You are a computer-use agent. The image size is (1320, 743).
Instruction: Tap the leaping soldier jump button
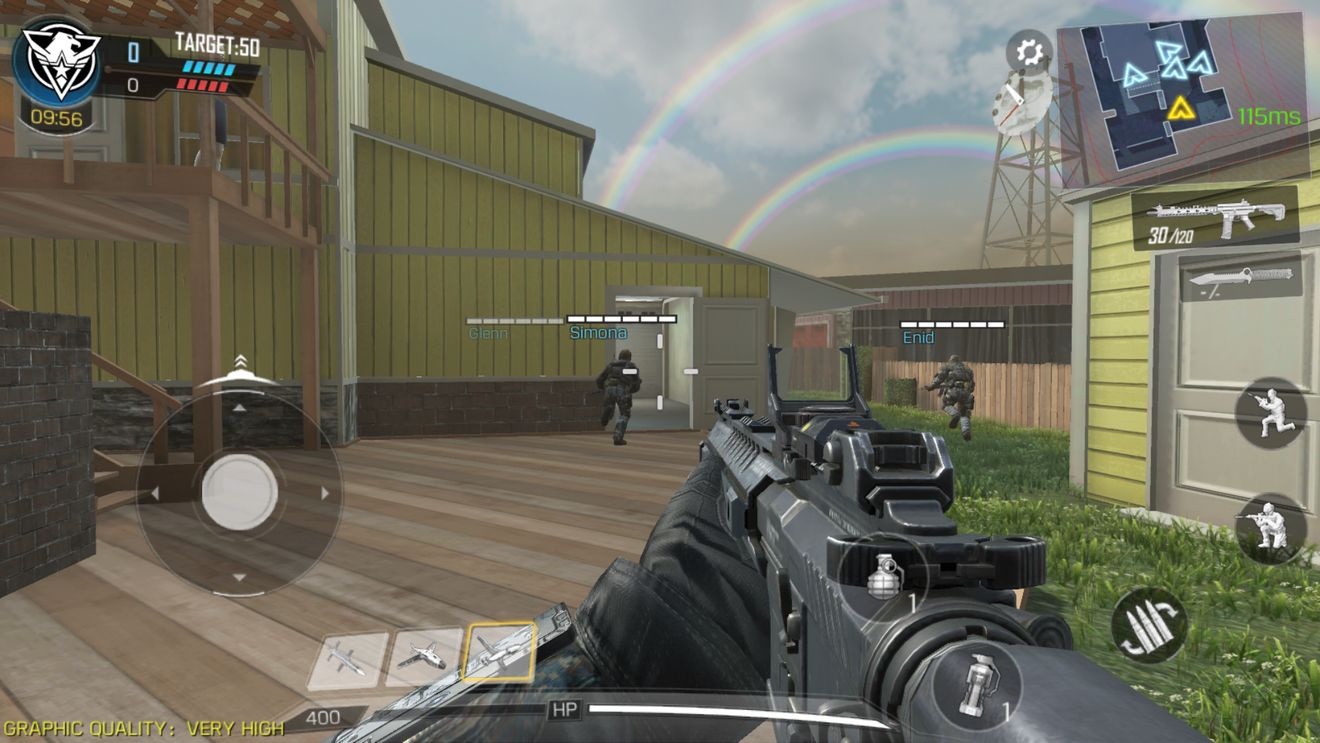click(1270, 412)
